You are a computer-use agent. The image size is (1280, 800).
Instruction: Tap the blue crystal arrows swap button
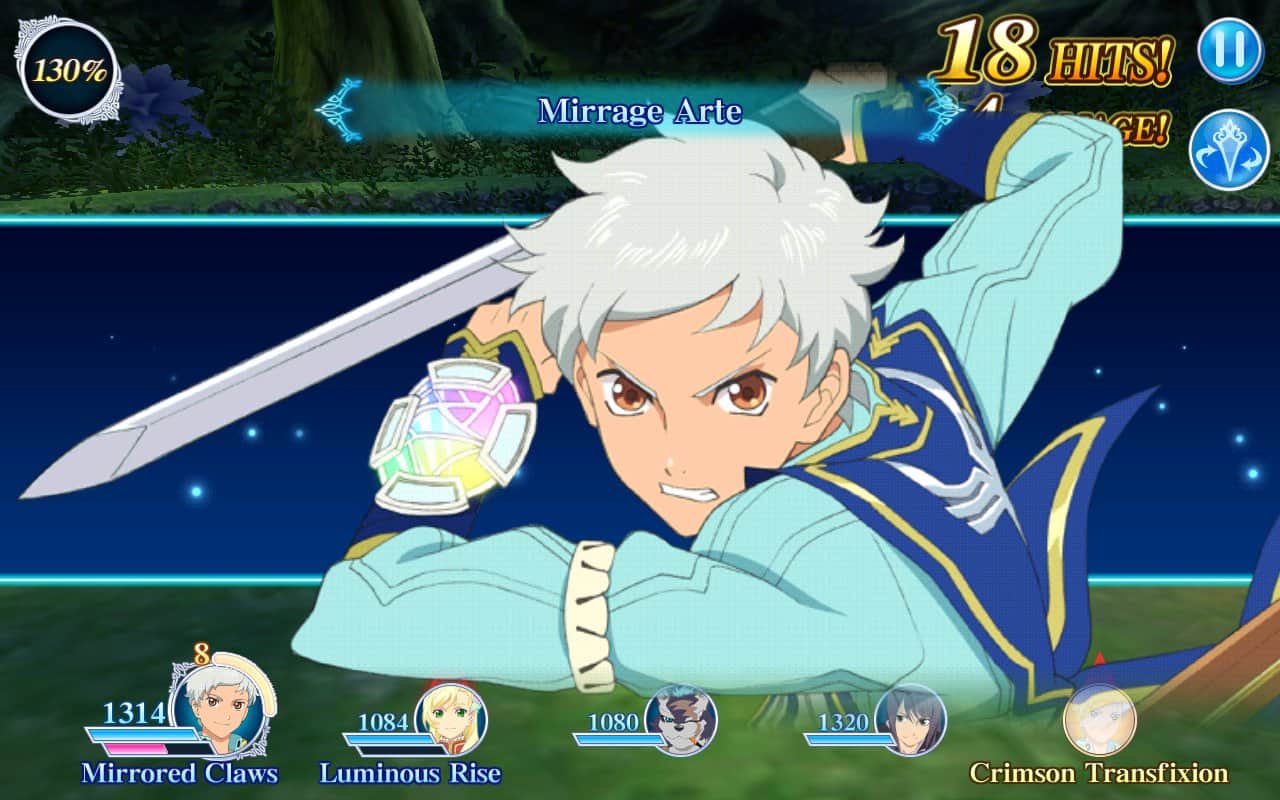(x=1229, y=150)
